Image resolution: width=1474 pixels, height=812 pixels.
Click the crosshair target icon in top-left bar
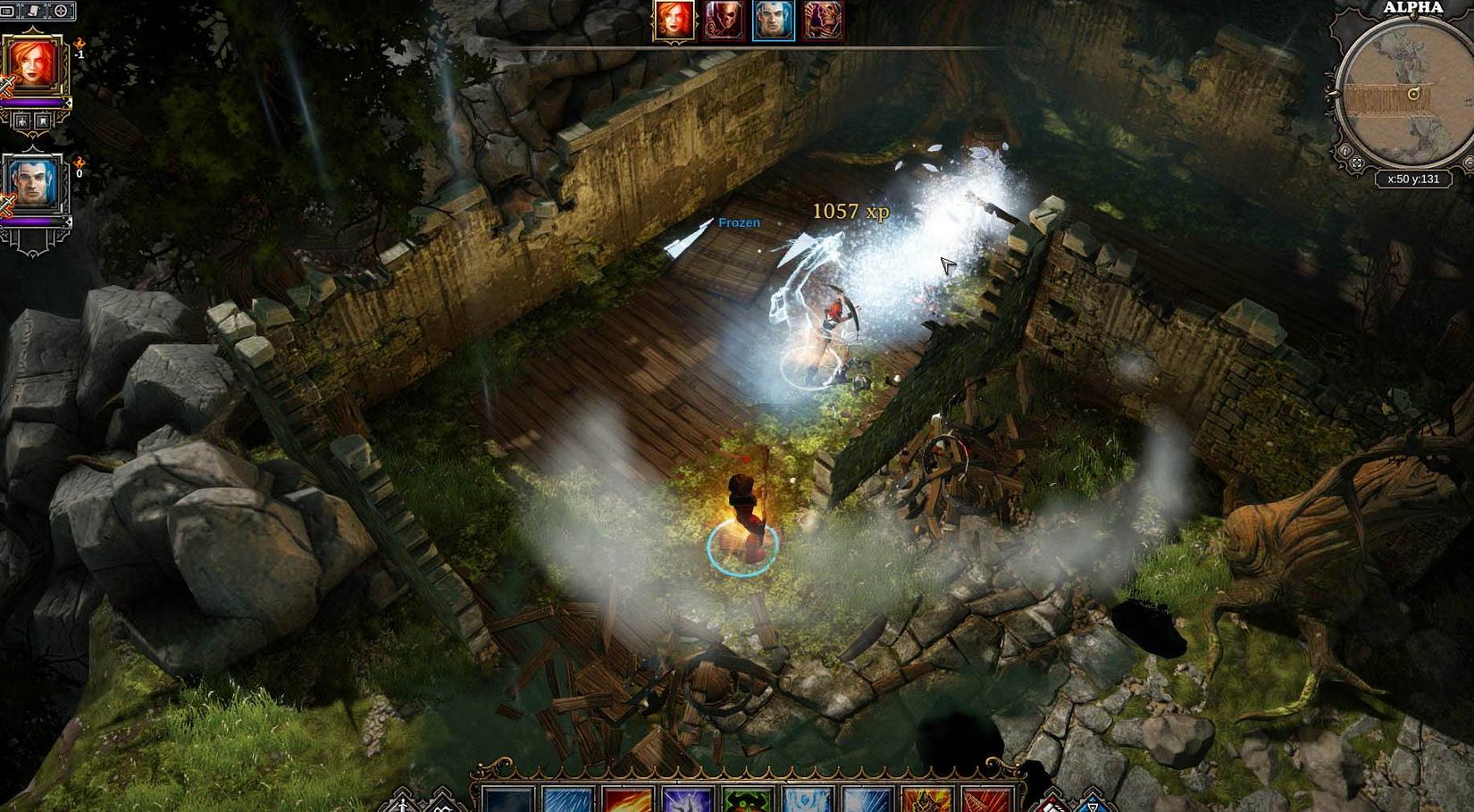click(x=61, y=11)
